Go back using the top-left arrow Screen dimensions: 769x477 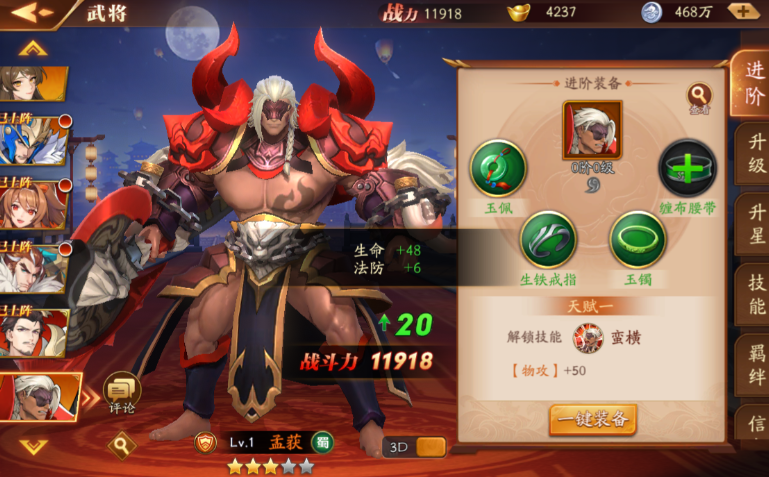coord(32,13)
